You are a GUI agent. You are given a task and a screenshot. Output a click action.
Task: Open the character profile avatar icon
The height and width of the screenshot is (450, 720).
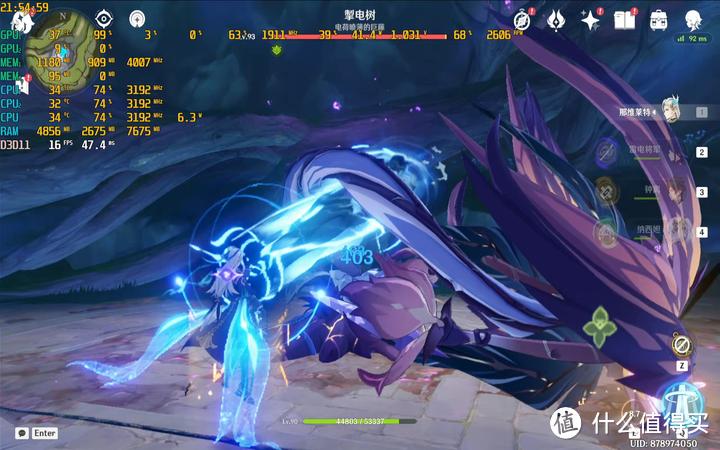(692, 20)
